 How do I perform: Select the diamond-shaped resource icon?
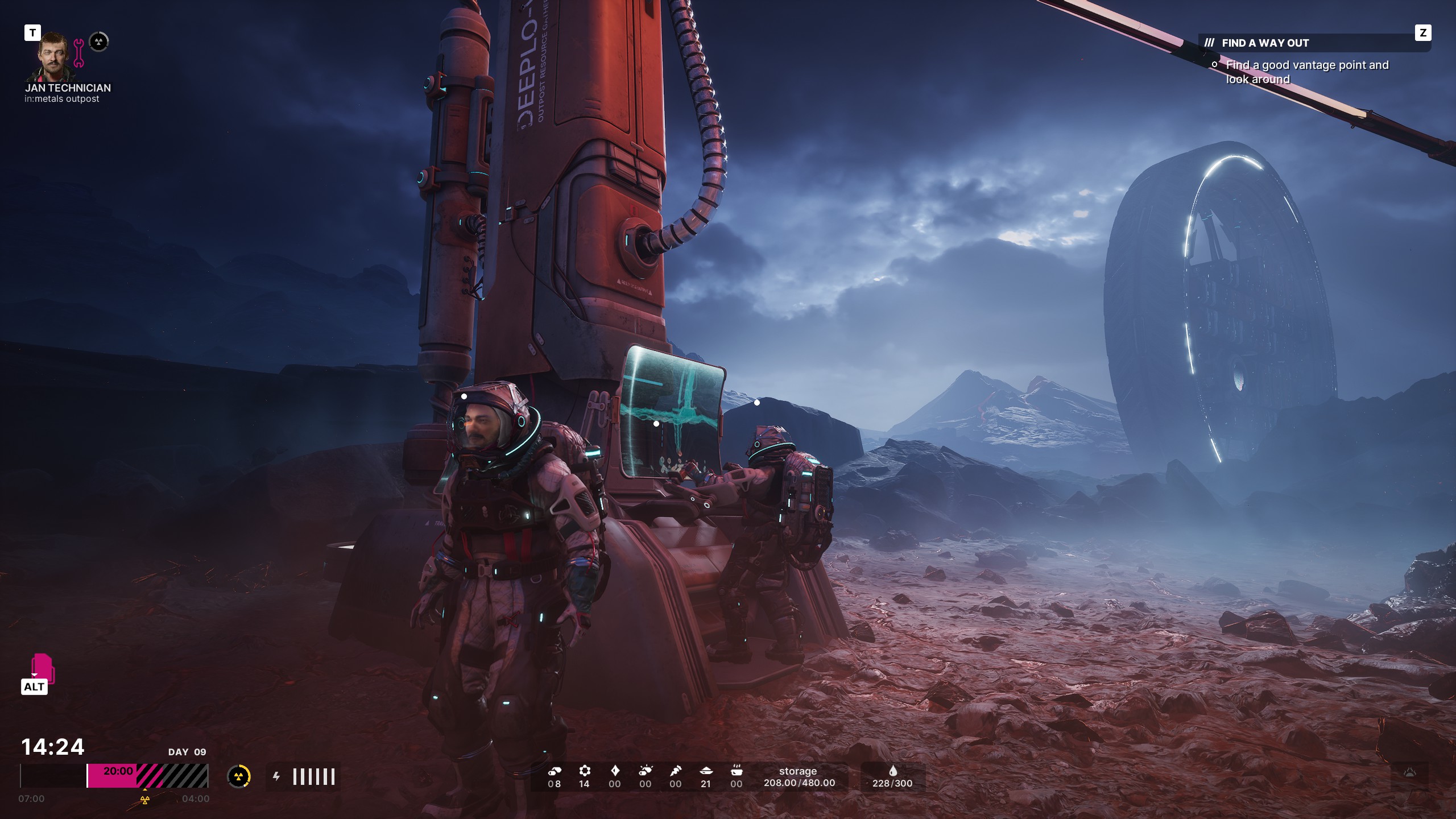pos(615,771)
